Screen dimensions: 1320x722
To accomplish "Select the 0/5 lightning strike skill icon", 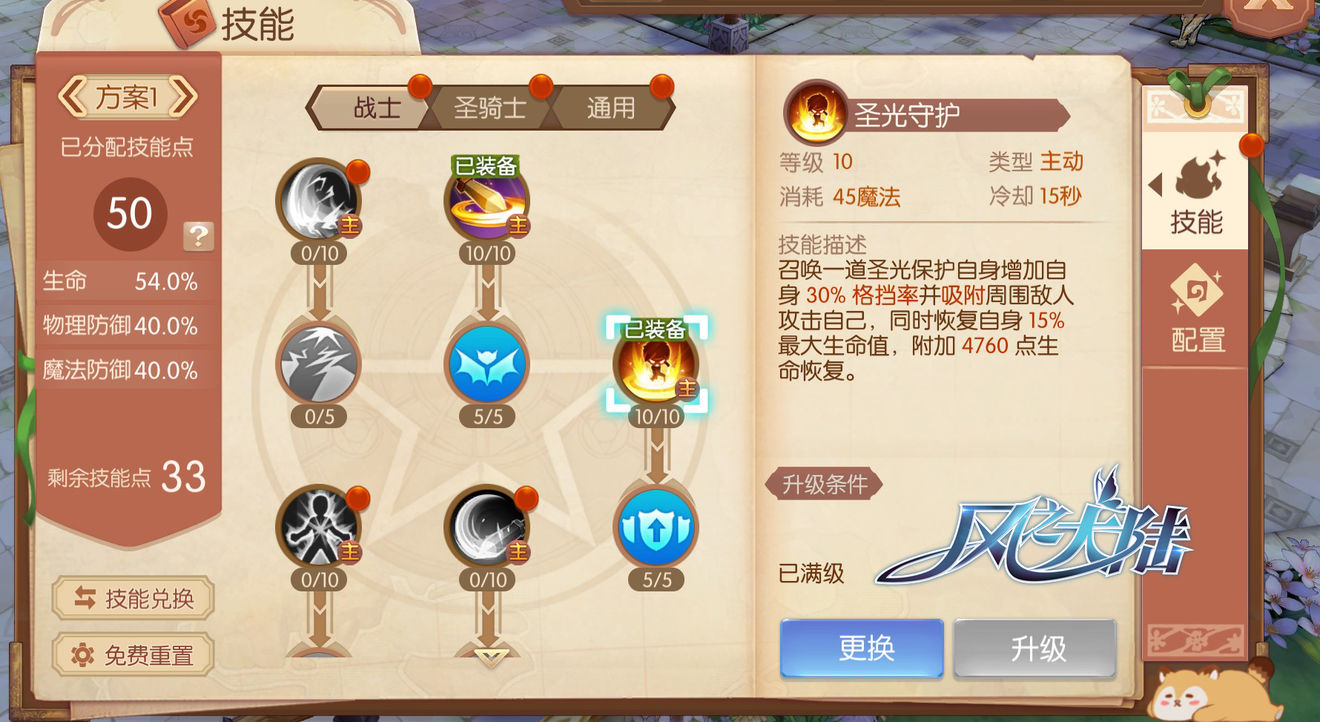I will click(x=318, y=367).
